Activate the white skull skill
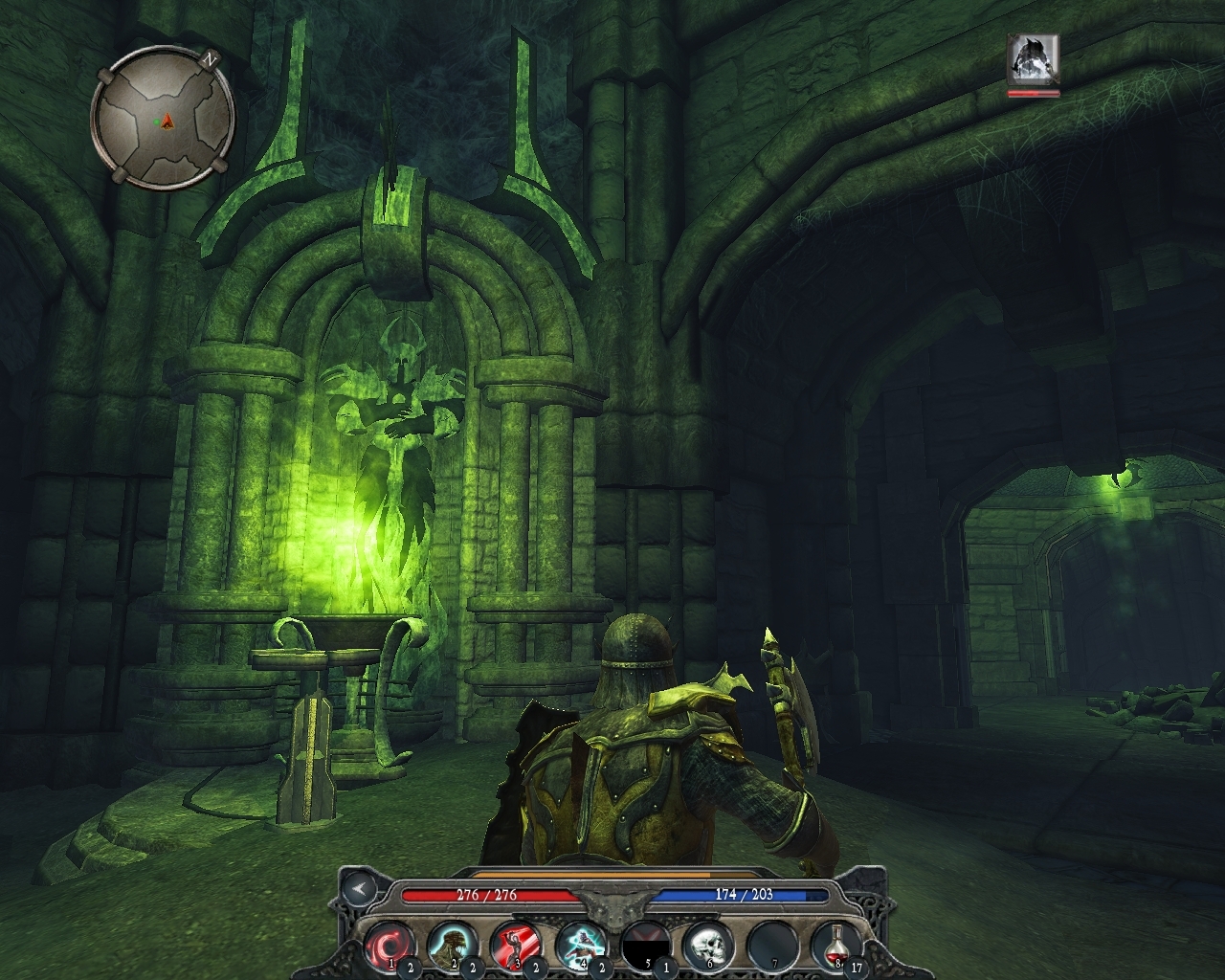This screenshot has height=980, width=1225. pyautogui.click(x=708, y=945)
